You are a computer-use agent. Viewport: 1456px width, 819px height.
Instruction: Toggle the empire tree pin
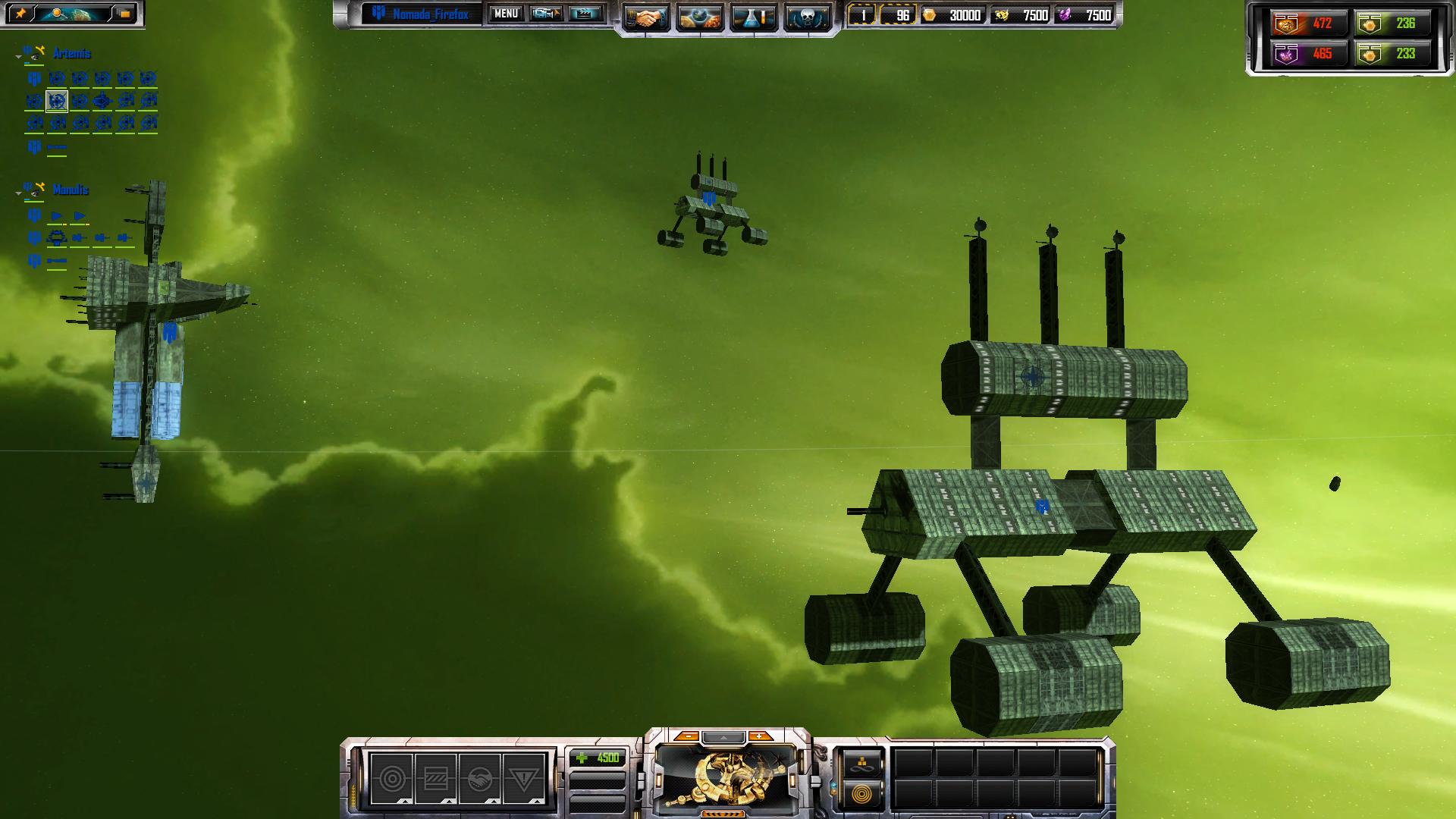click(x=20, y=14)
